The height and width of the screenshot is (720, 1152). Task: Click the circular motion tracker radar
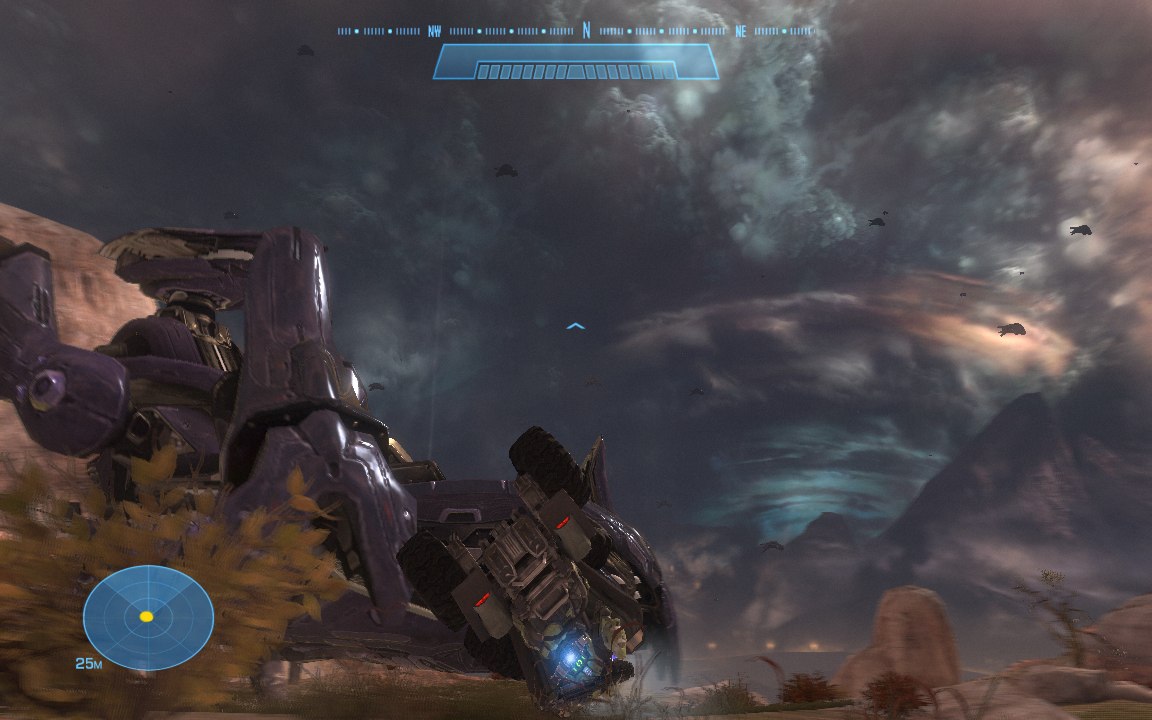(x=147, y=616)
